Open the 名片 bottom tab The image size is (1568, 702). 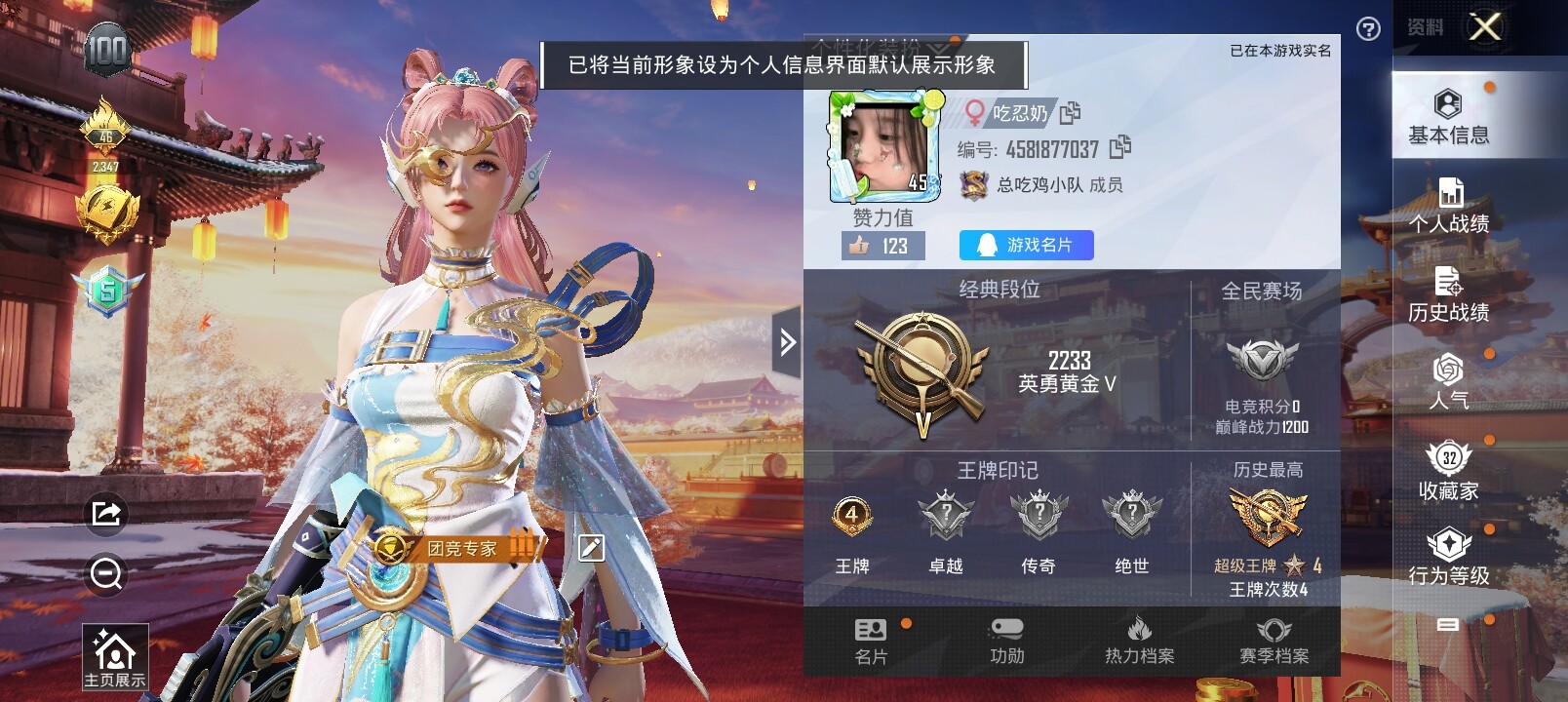pyautogui.click(x=871, y=642)
